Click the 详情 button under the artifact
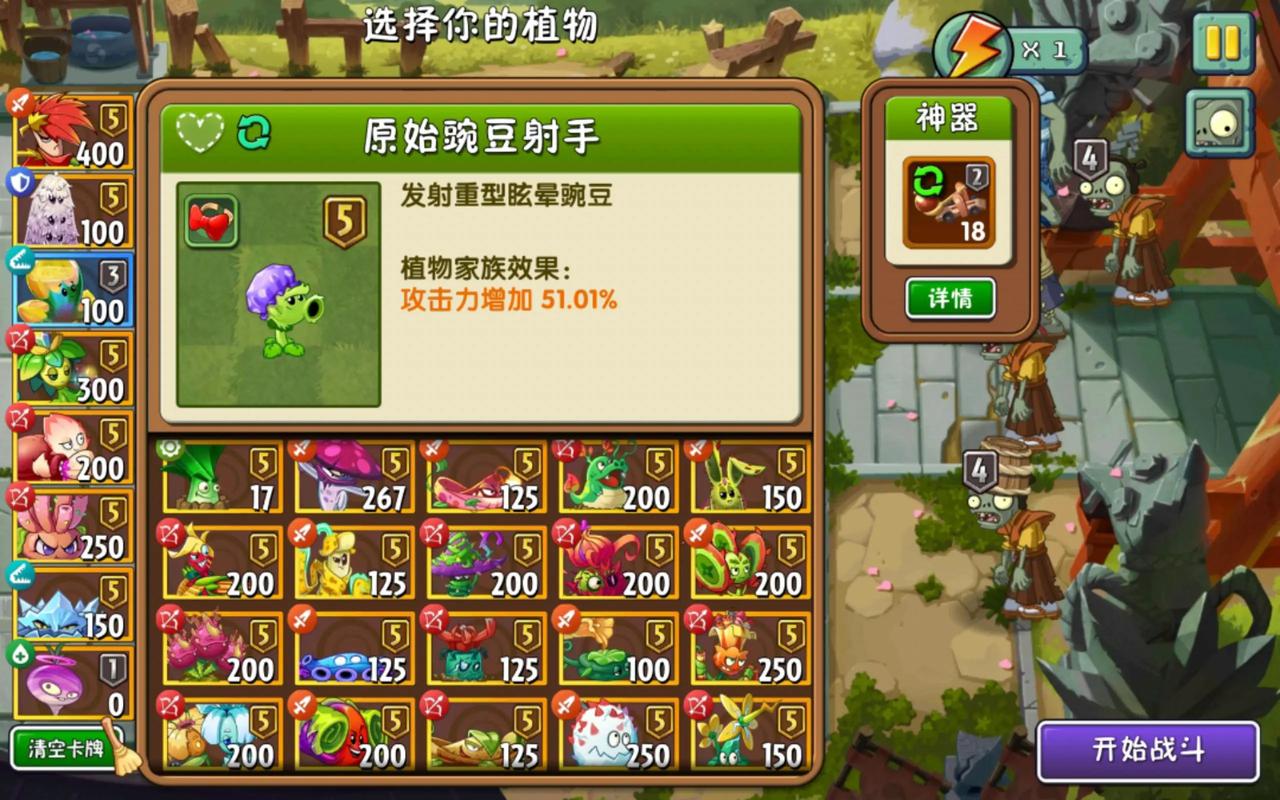The image size is (1280, 800). click(949, 297)
